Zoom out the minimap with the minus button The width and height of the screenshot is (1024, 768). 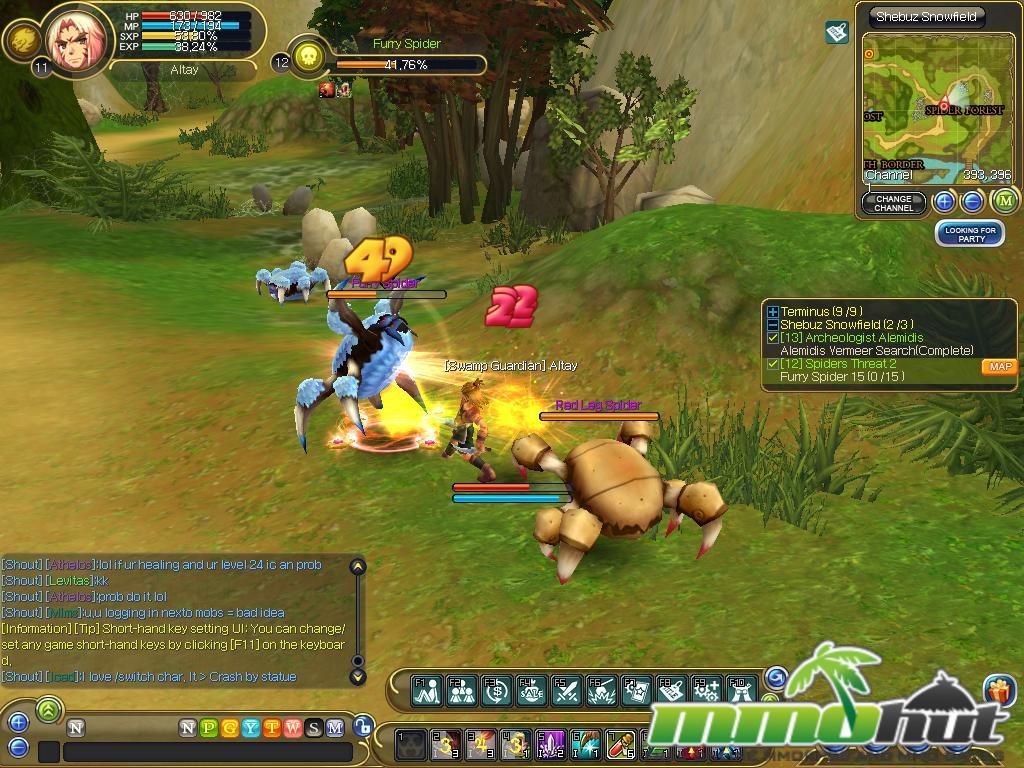[x=972, y=202]
